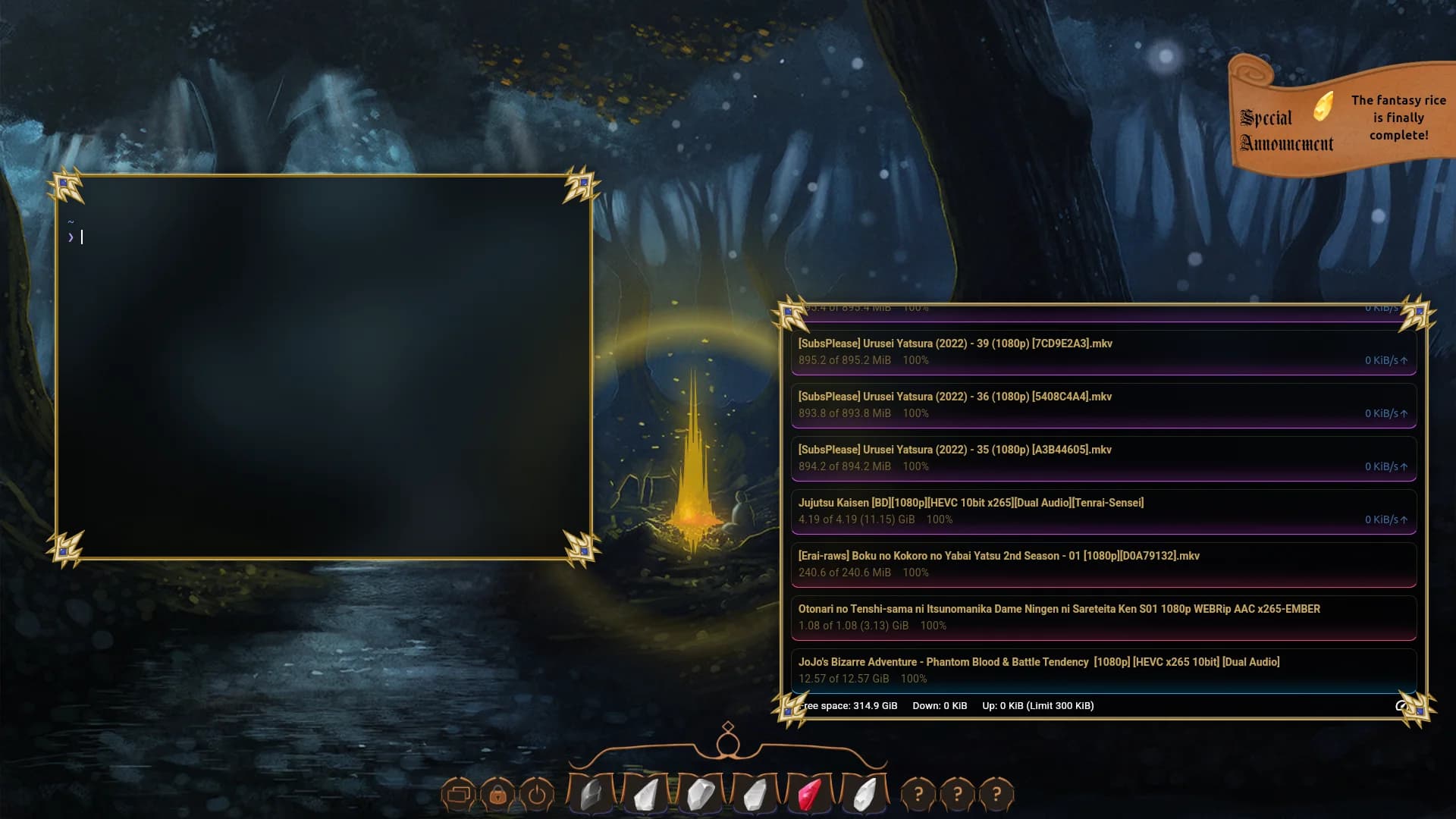Pick the Boku no Kokoro no Yabai Yatsu torrent
This screenshot has height=819, width=1456.
coord(1103,564)
